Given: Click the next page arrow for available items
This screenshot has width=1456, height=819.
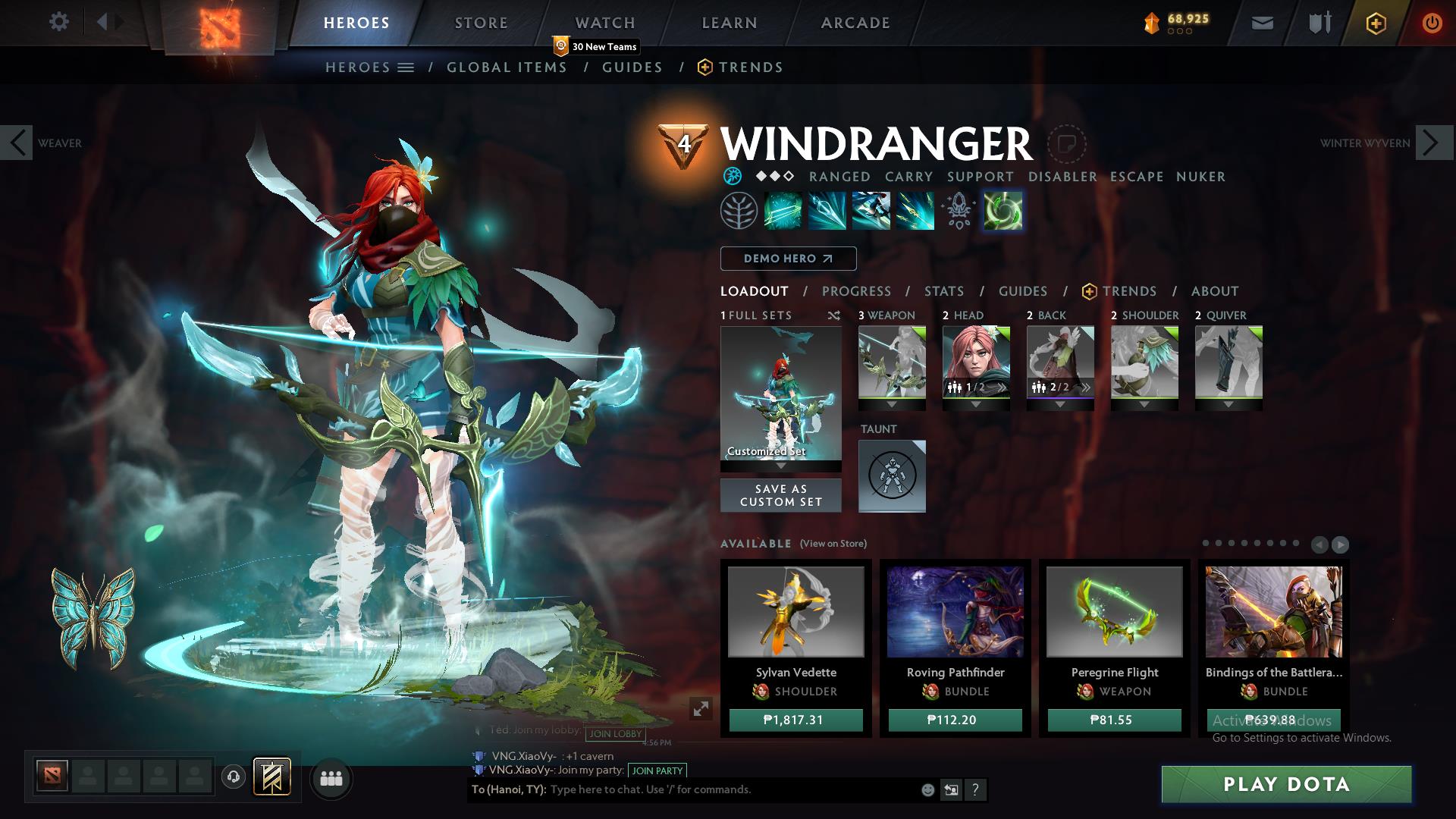Looking at the screenshot, I should [x=1341, y=544].
